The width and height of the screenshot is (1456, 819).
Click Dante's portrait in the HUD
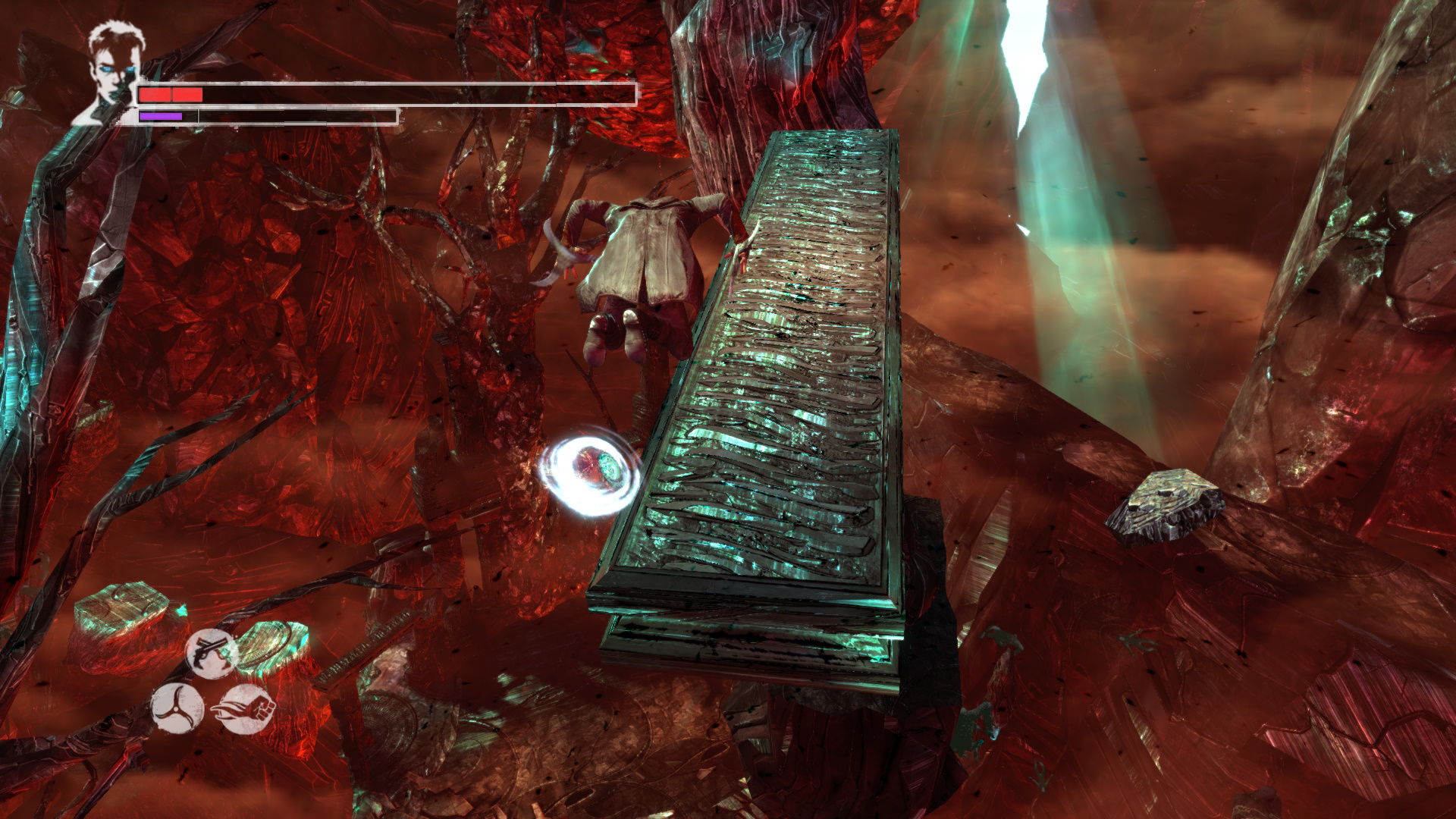[x=111, y=74]
